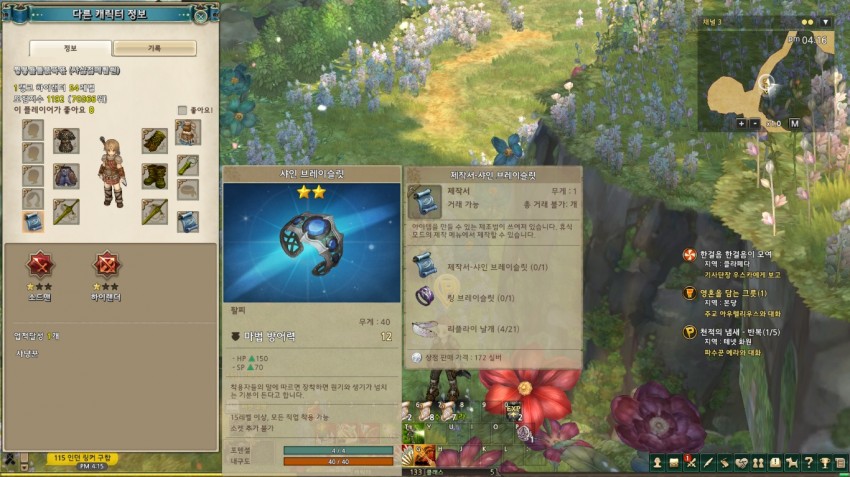Open the crossed swords menu with notification
850x477 pixels.
[x=691, y=462]
